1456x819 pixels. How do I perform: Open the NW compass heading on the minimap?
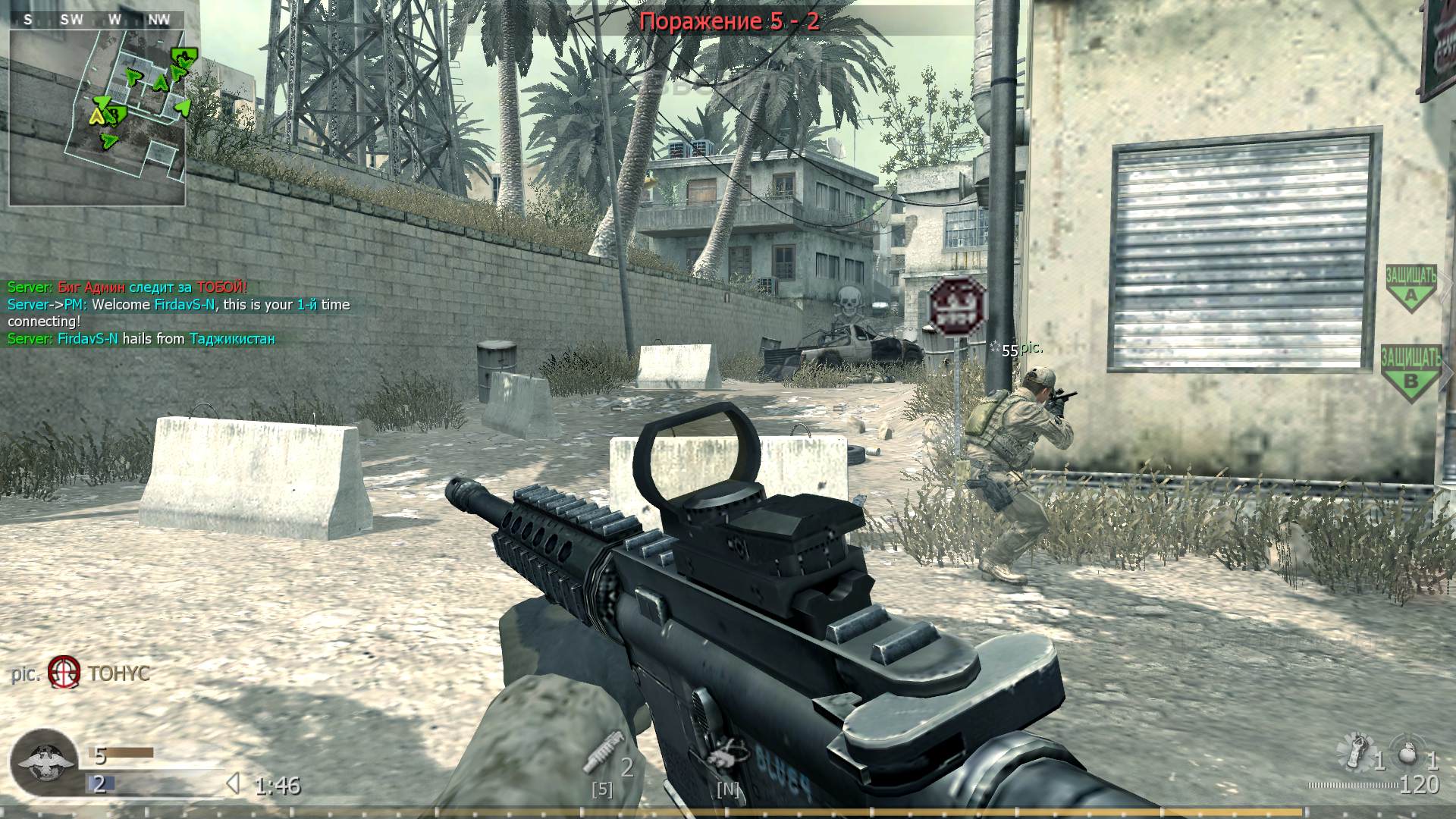[x=158, y=20]
